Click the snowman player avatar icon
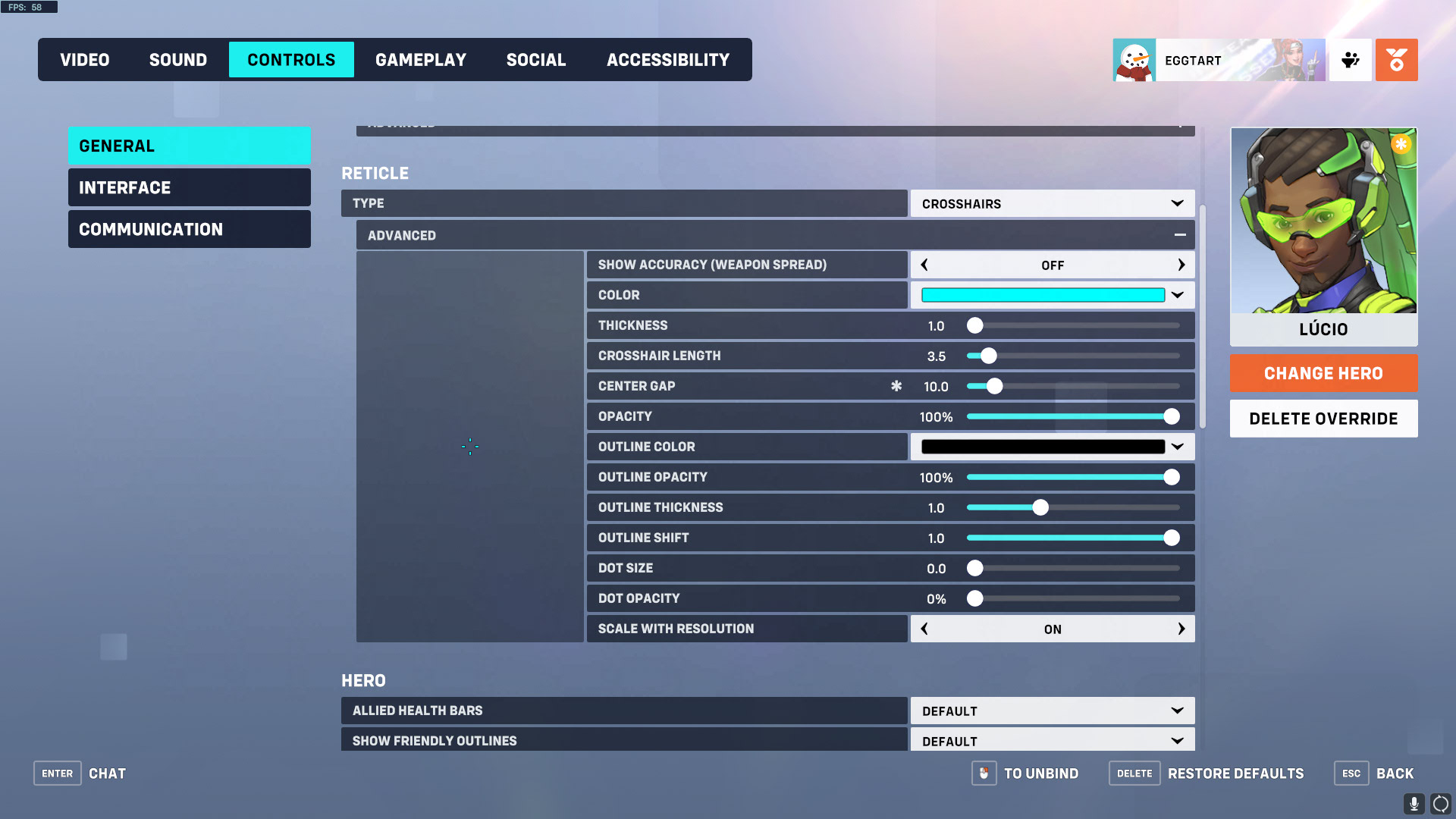Screen dimensions: 1456x819 [1134, 60]
